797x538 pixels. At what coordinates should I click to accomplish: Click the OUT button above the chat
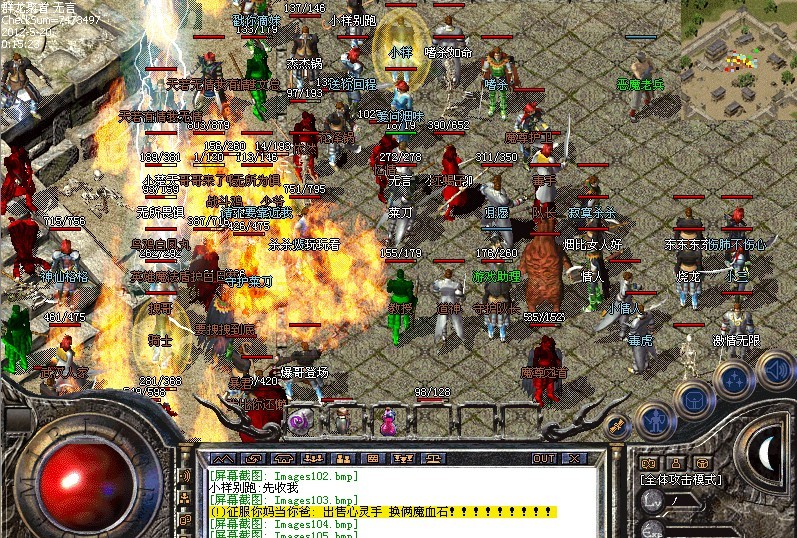[544, 458]
